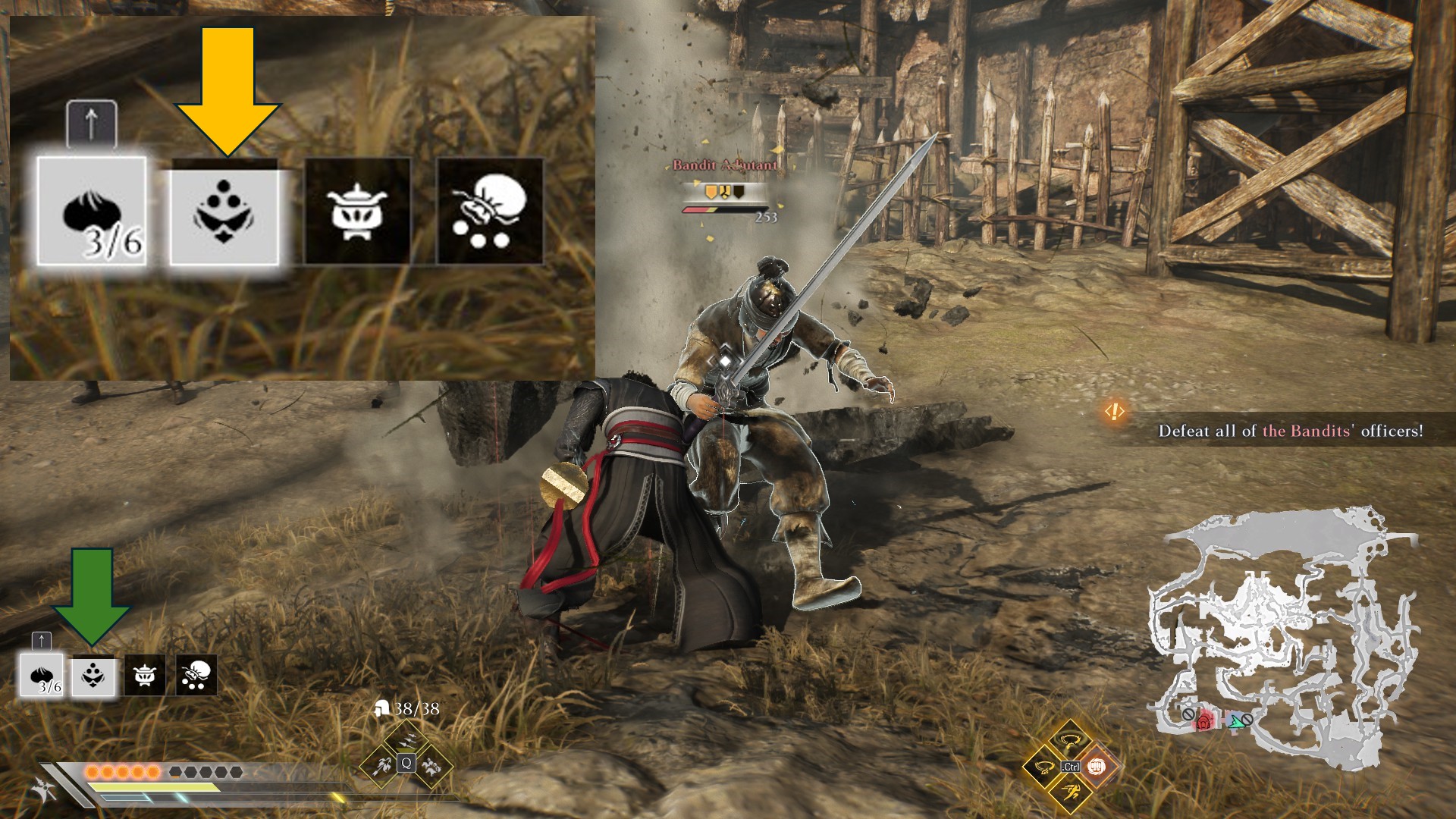
Task: Click the enlarged sack item in the zoomed inset
Action: tap(490, 212)
